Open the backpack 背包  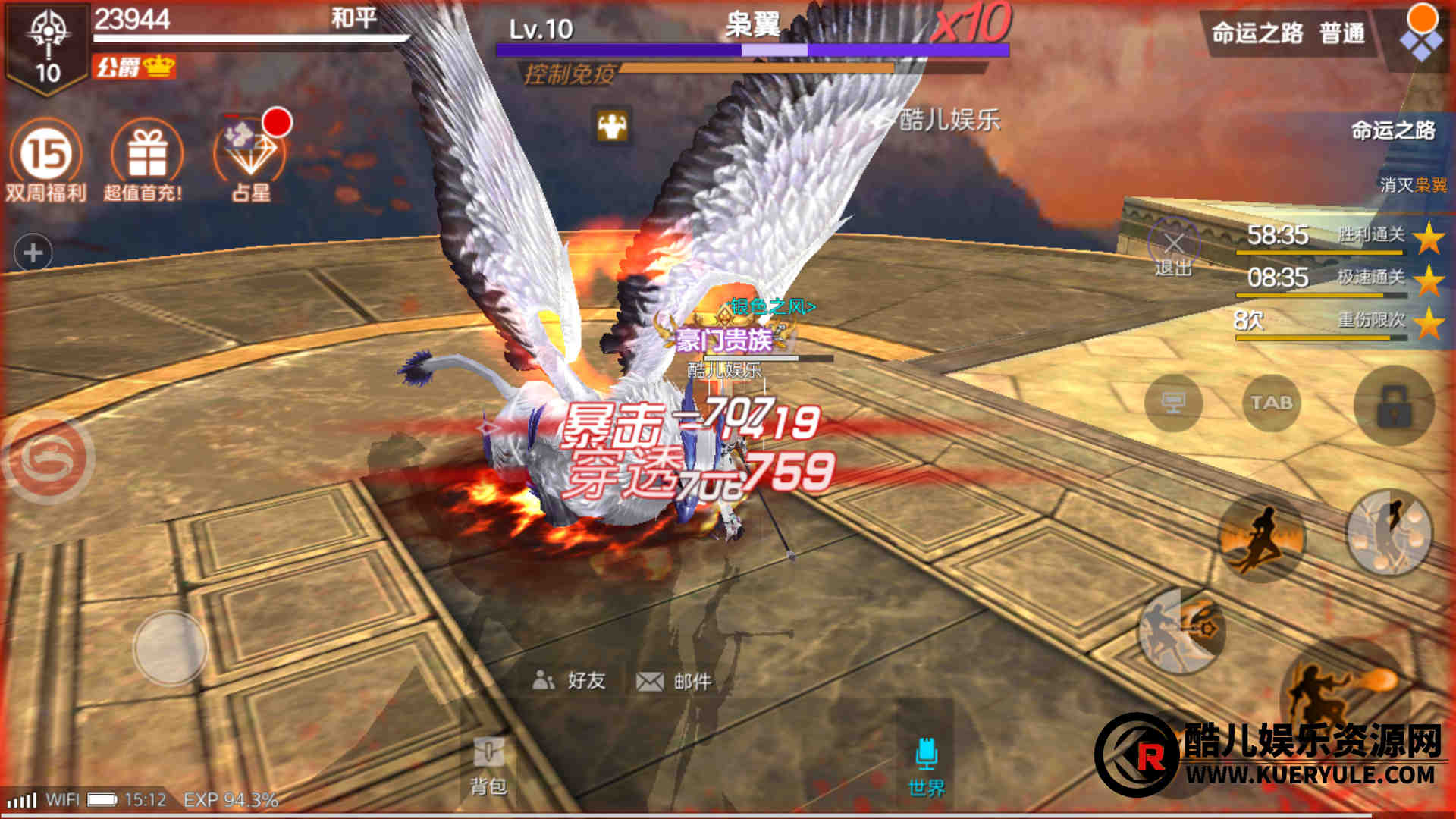tap(488, 766)
